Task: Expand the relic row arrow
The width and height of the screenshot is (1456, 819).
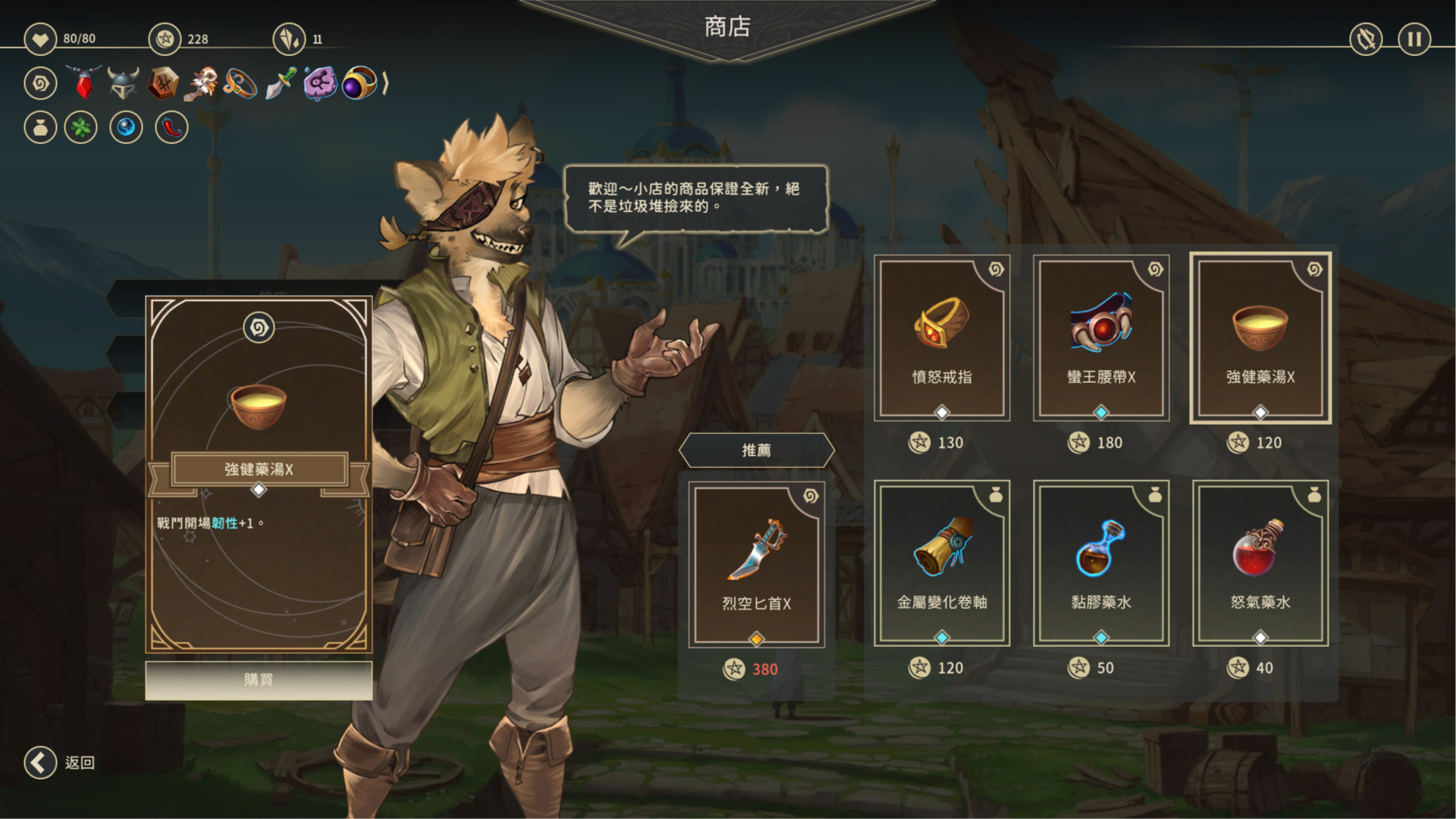Action: point(385,83)
